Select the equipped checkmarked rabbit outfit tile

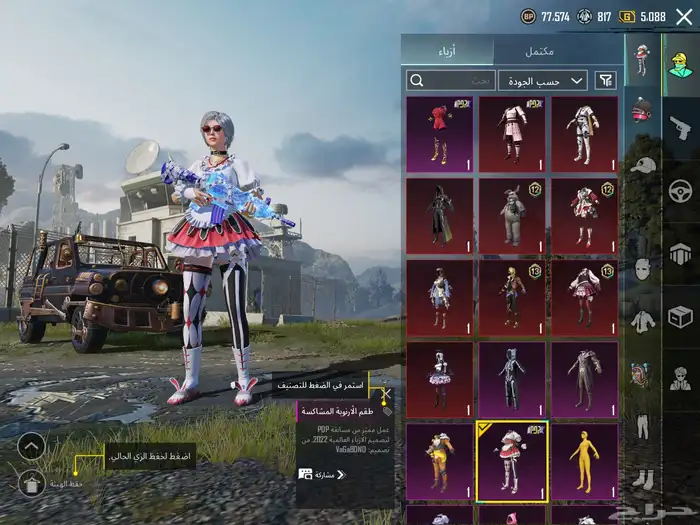click(512, 461)
